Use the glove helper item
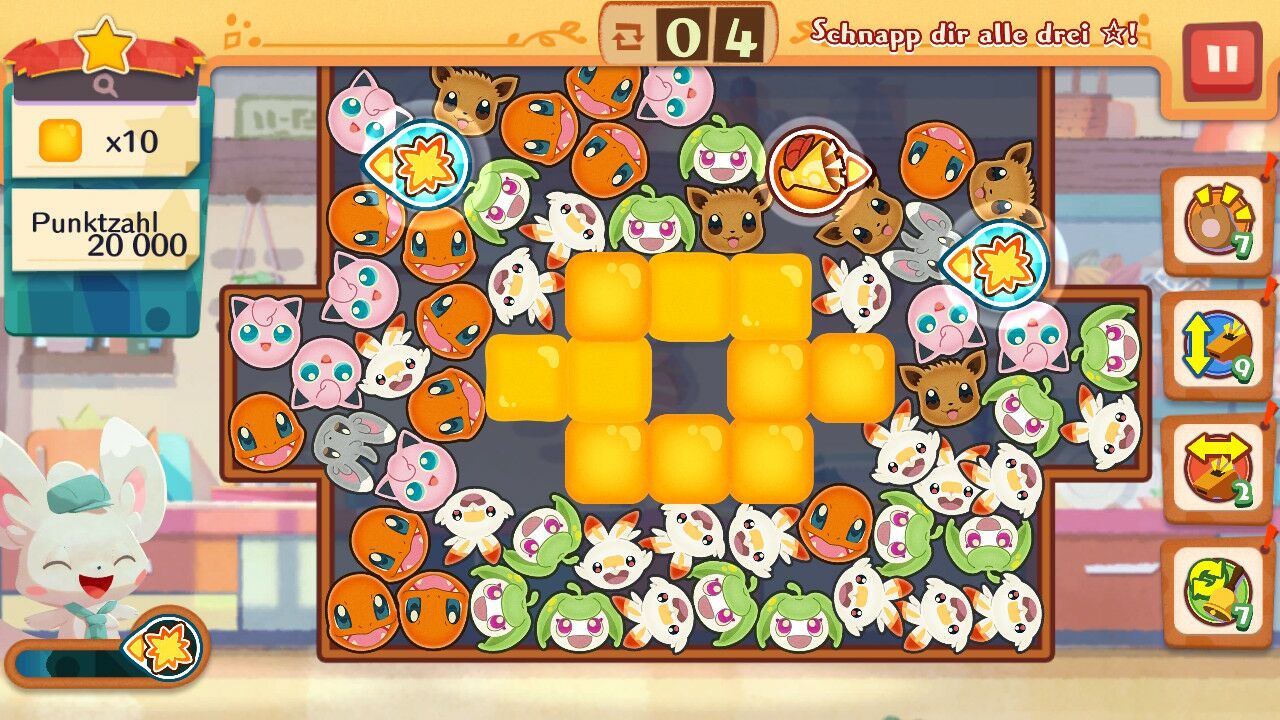Screen dimensions: 1280x720 point(1216,222)
